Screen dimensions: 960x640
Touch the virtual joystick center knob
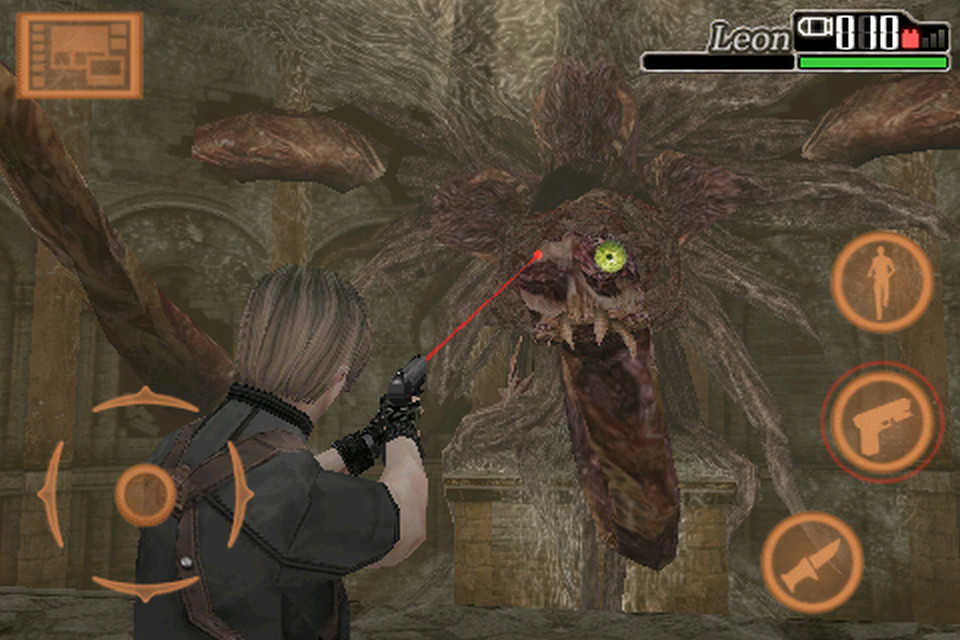(x=145, y=494)
